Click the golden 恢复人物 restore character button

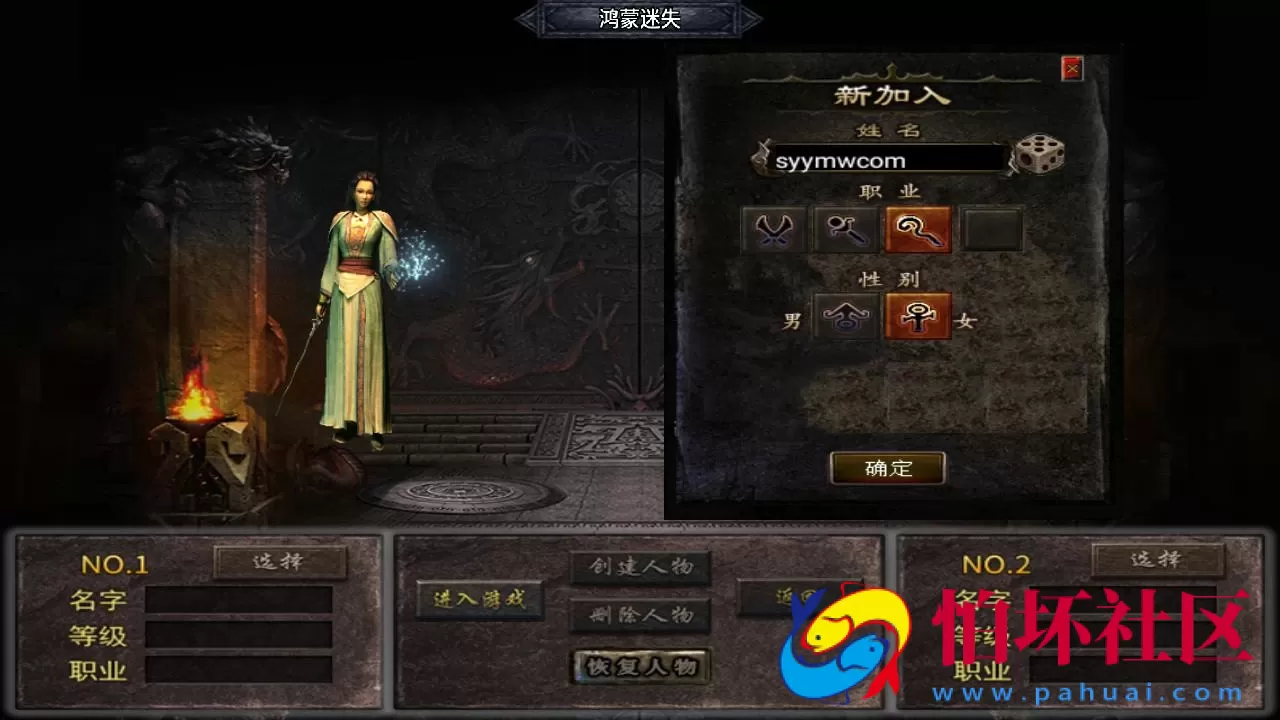pos(640,667)
